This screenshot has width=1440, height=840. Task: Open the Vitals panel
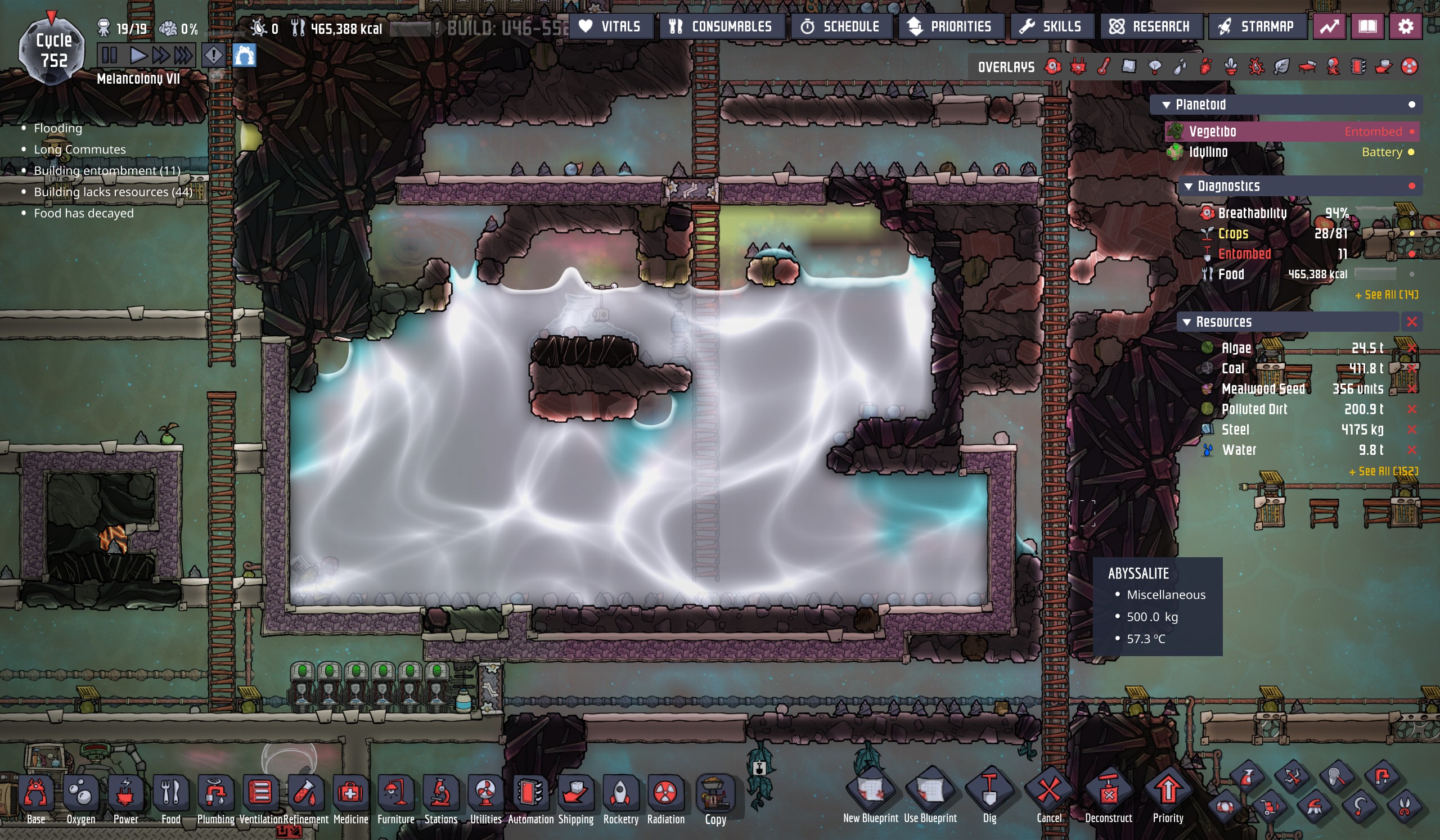pos(610,27)
